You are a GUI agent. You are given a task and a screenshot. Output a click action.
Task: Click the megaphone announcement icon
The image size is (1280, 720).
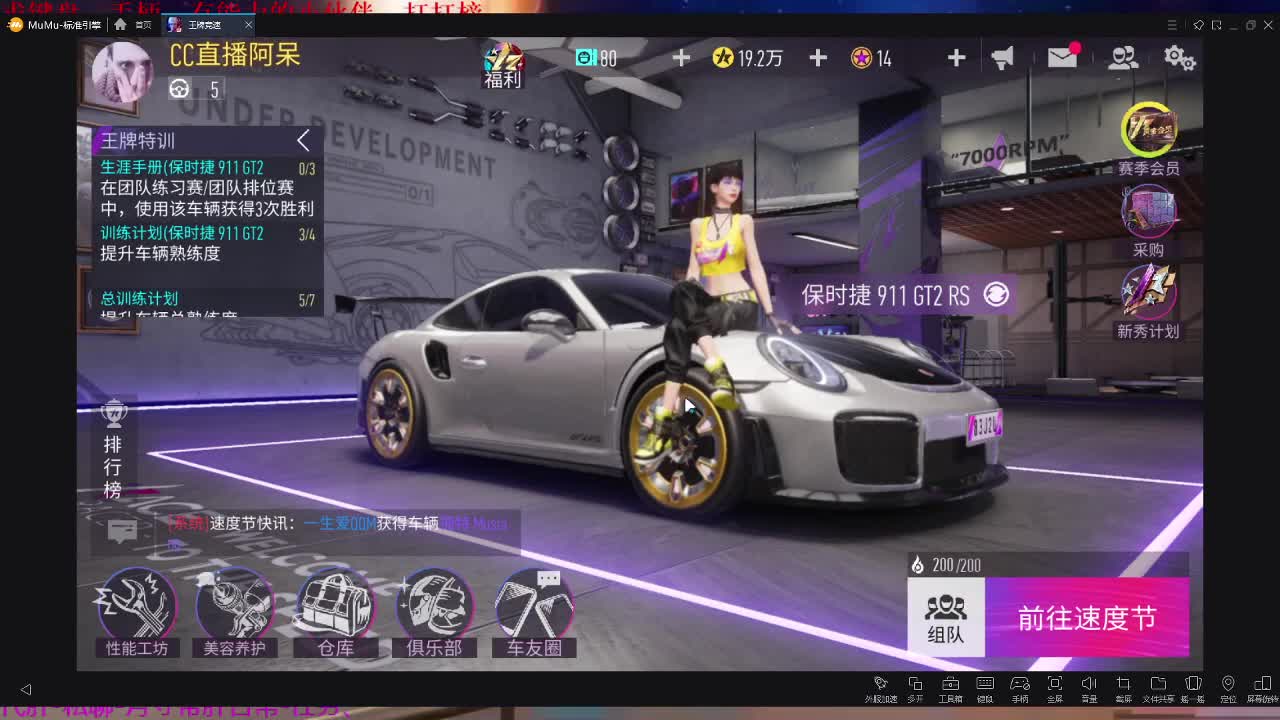(x=1002, y=58)
